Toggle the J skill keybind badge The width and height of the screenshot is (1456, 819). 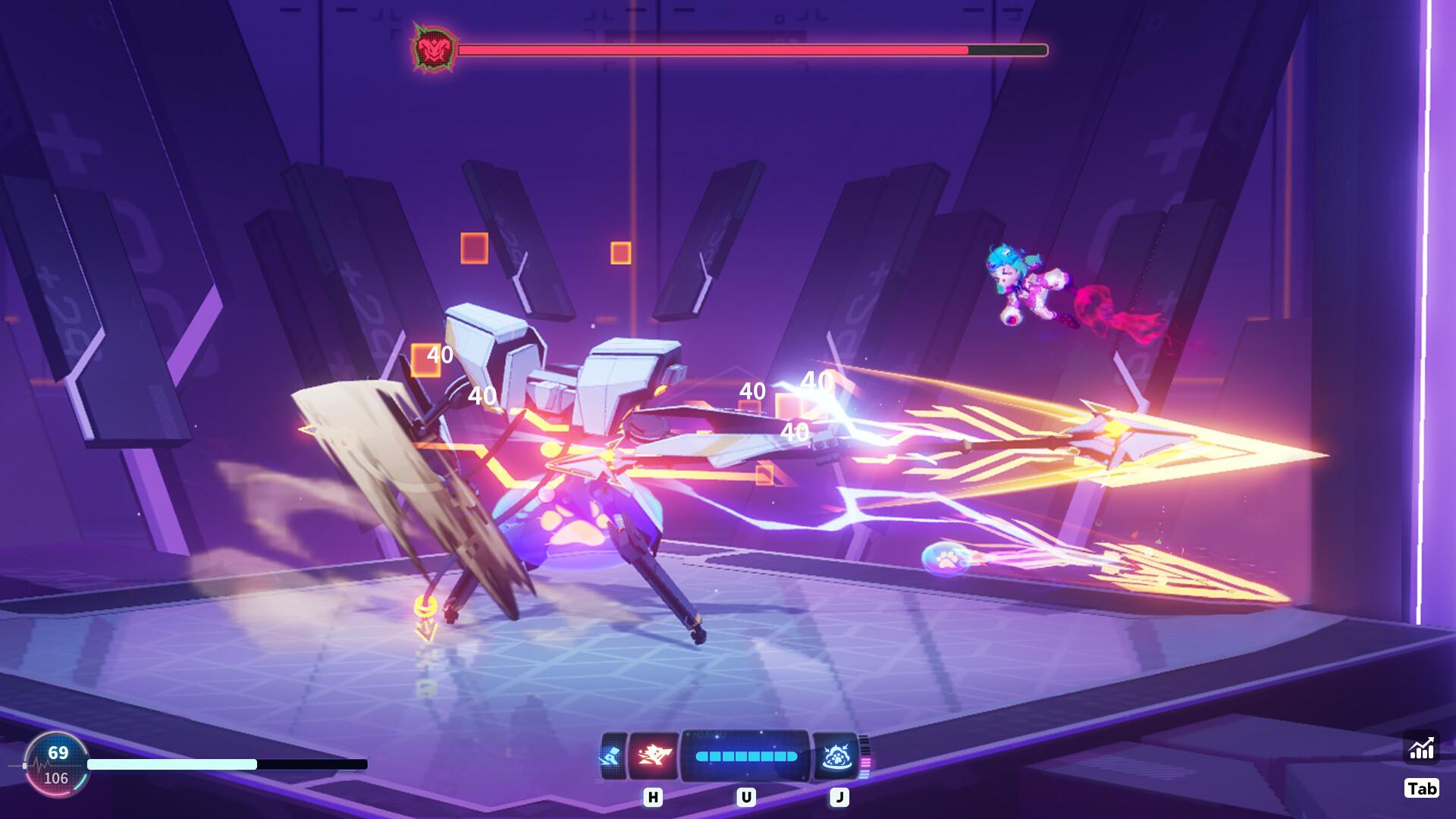[839, 797]
